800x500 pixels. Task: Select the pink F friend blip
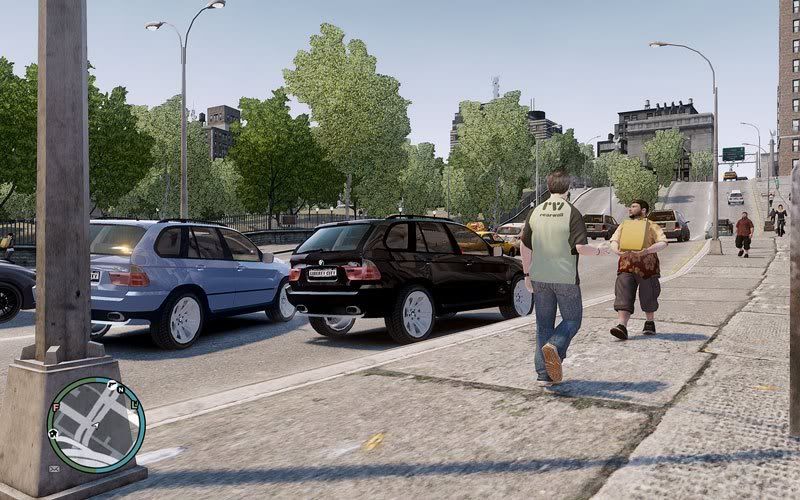point(56,407)
